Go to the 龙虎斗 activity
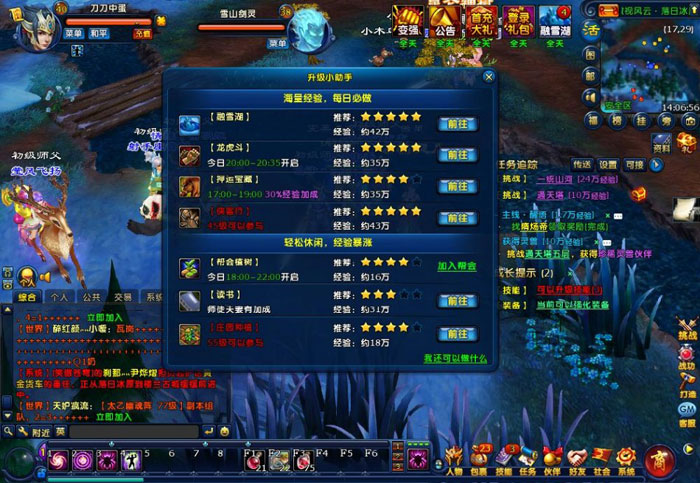This screenshot has height=483, width=700. [x=458, y=155]
